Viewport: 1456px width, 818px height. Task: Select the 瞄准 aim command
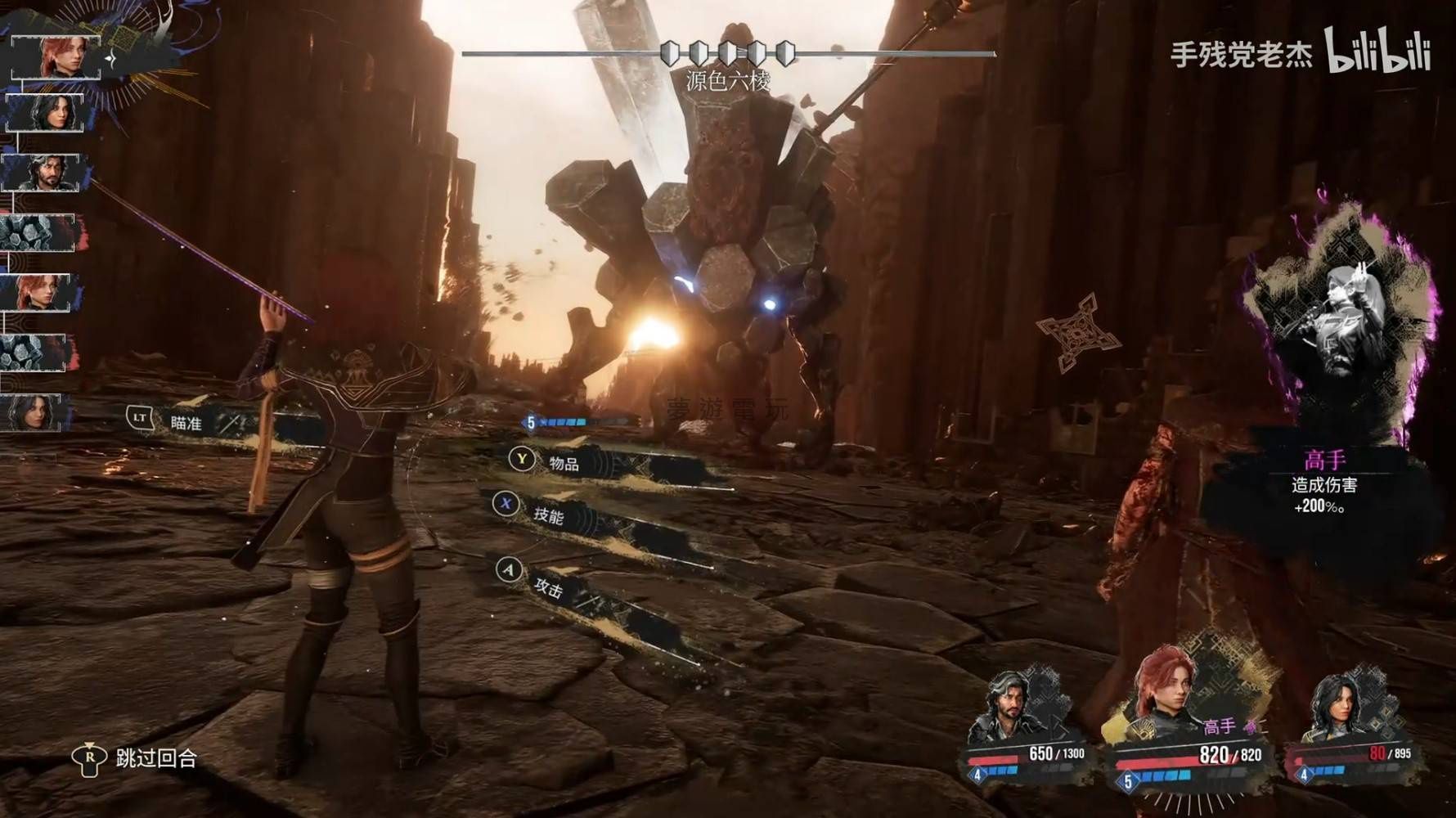click(186, 423)
